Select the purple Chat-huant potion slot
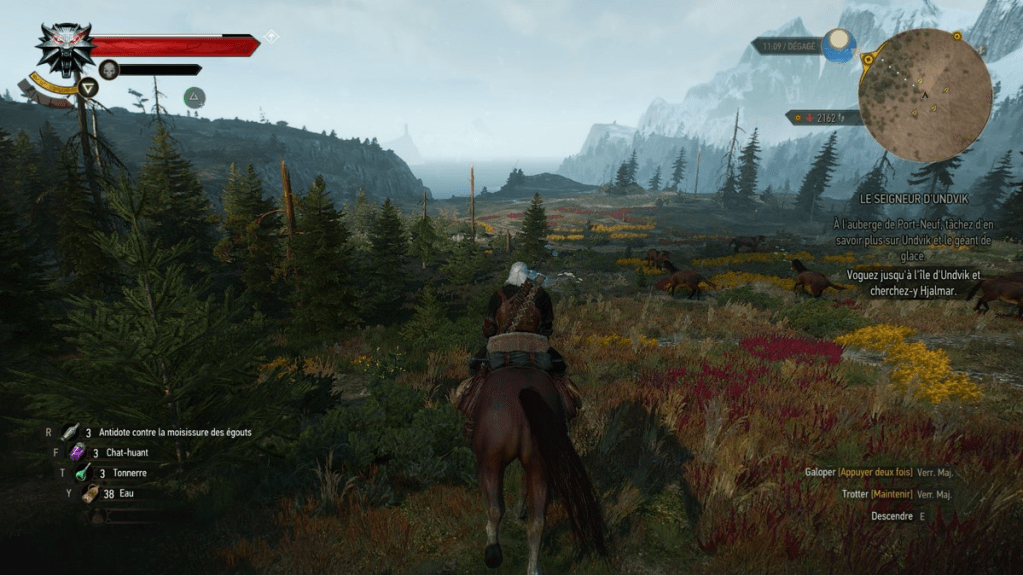Image resolution: width=1023 pixels, height=576 pixels. pos(77,452)
